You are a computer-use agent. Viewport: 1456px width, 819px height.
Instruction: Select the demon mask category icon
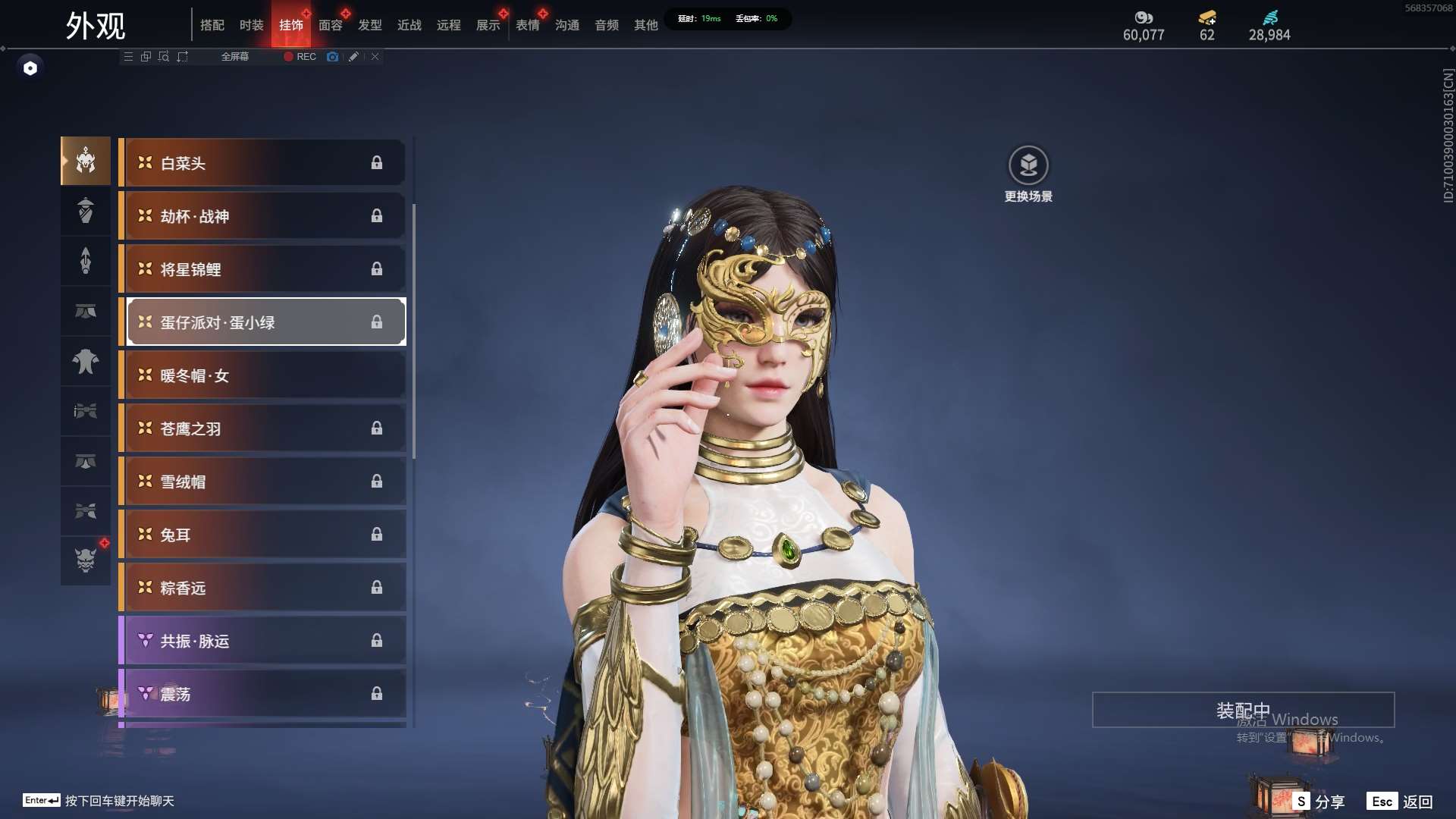[x=86, y=560]
